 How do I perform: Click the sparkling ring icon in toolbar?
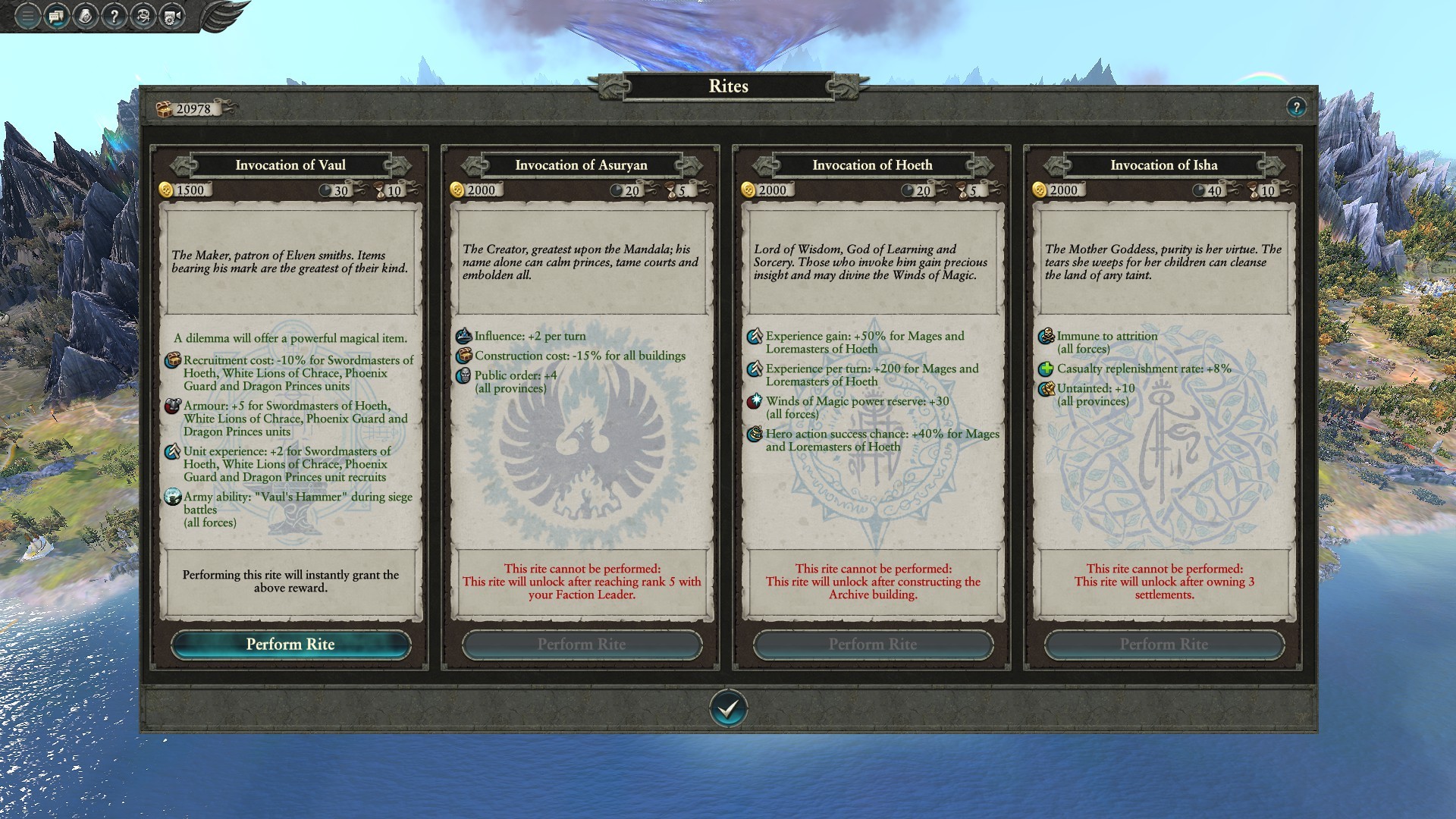click(x=143, y=16)
